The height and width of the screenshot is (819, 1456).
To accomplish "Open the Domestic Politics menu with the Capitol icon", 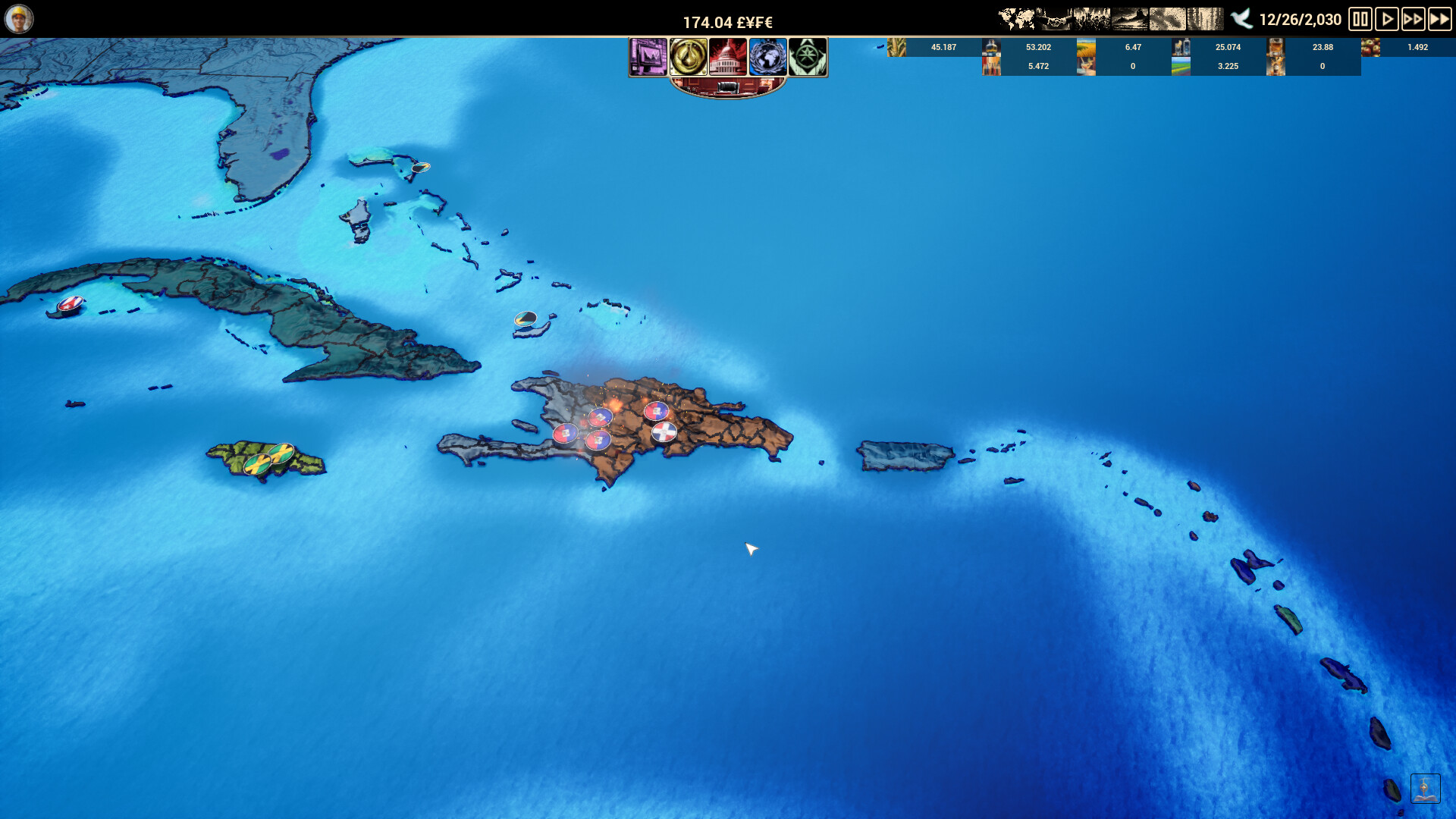I will (x=728, y=57).
